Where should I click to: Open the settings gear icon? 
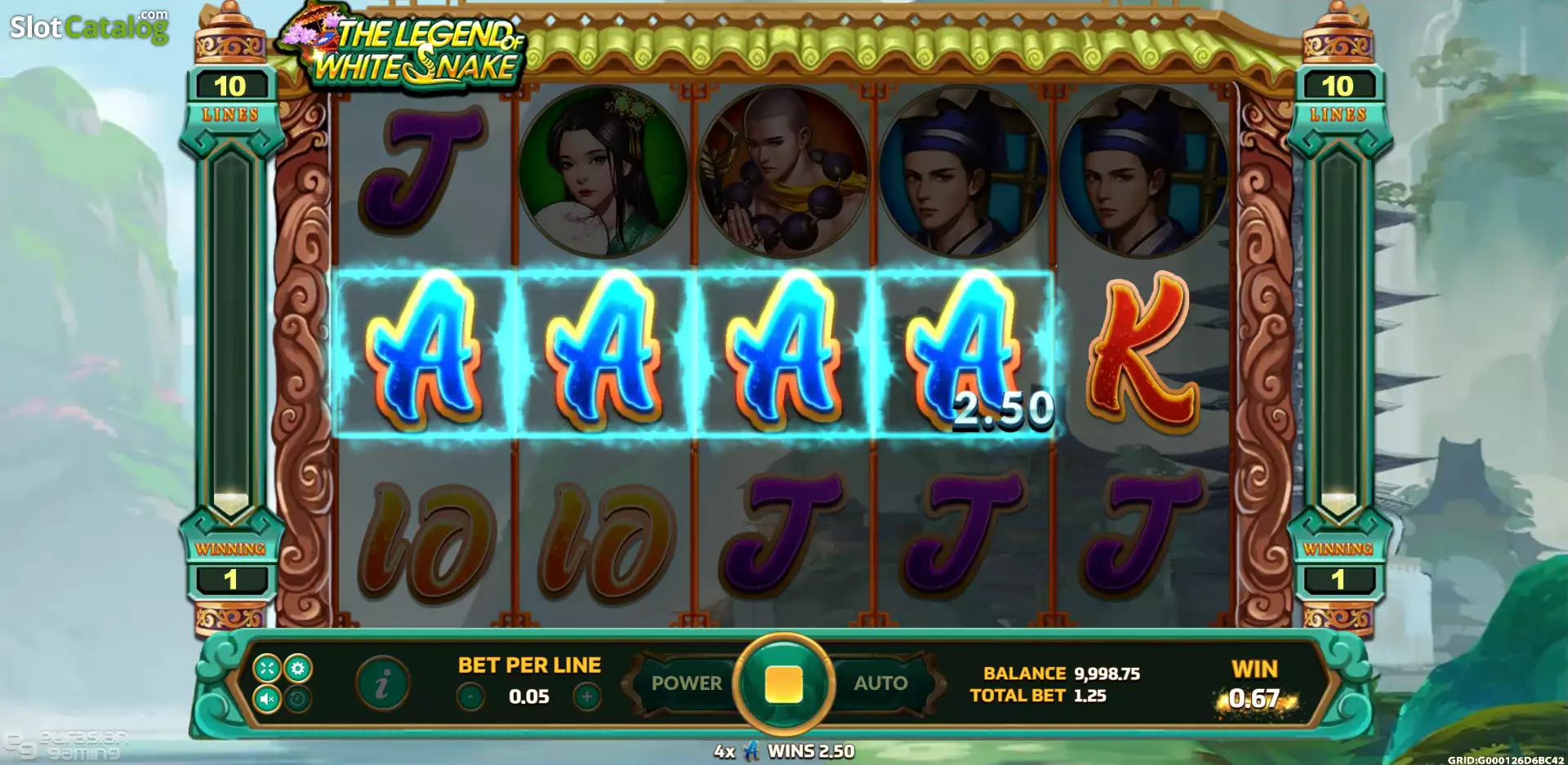[x=298, y=668]
